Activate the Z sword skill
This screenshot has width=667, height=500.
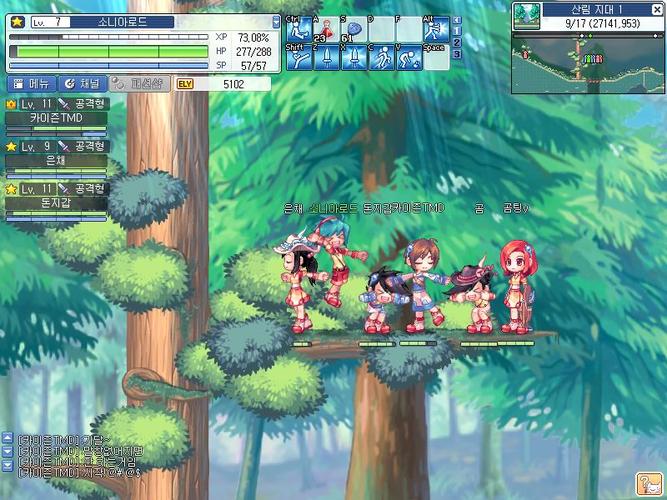coord(326,58)
